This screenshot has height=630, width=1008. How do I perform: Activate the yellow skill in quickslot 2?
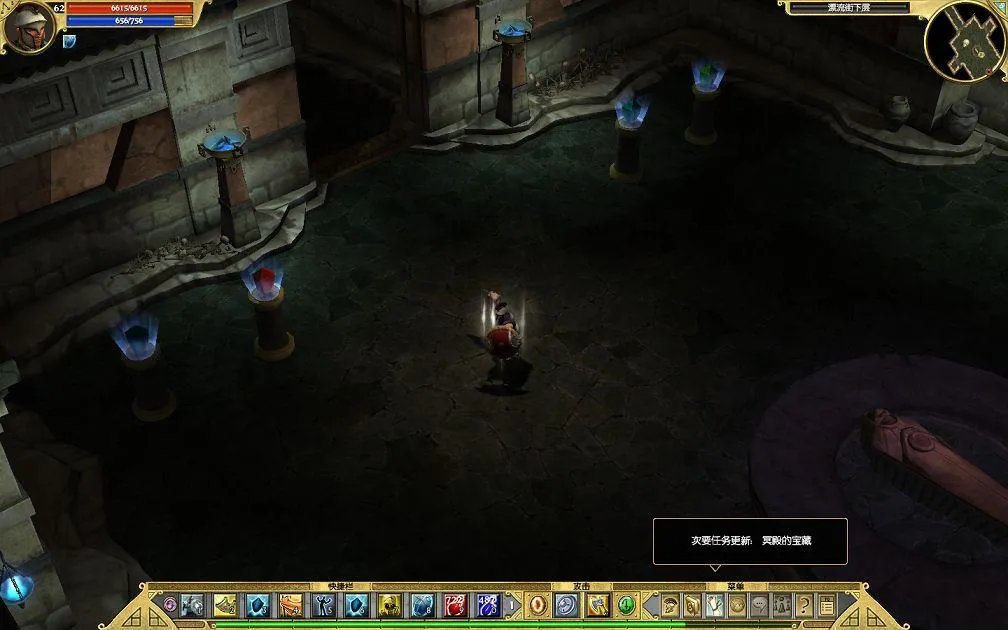[225, 605]
